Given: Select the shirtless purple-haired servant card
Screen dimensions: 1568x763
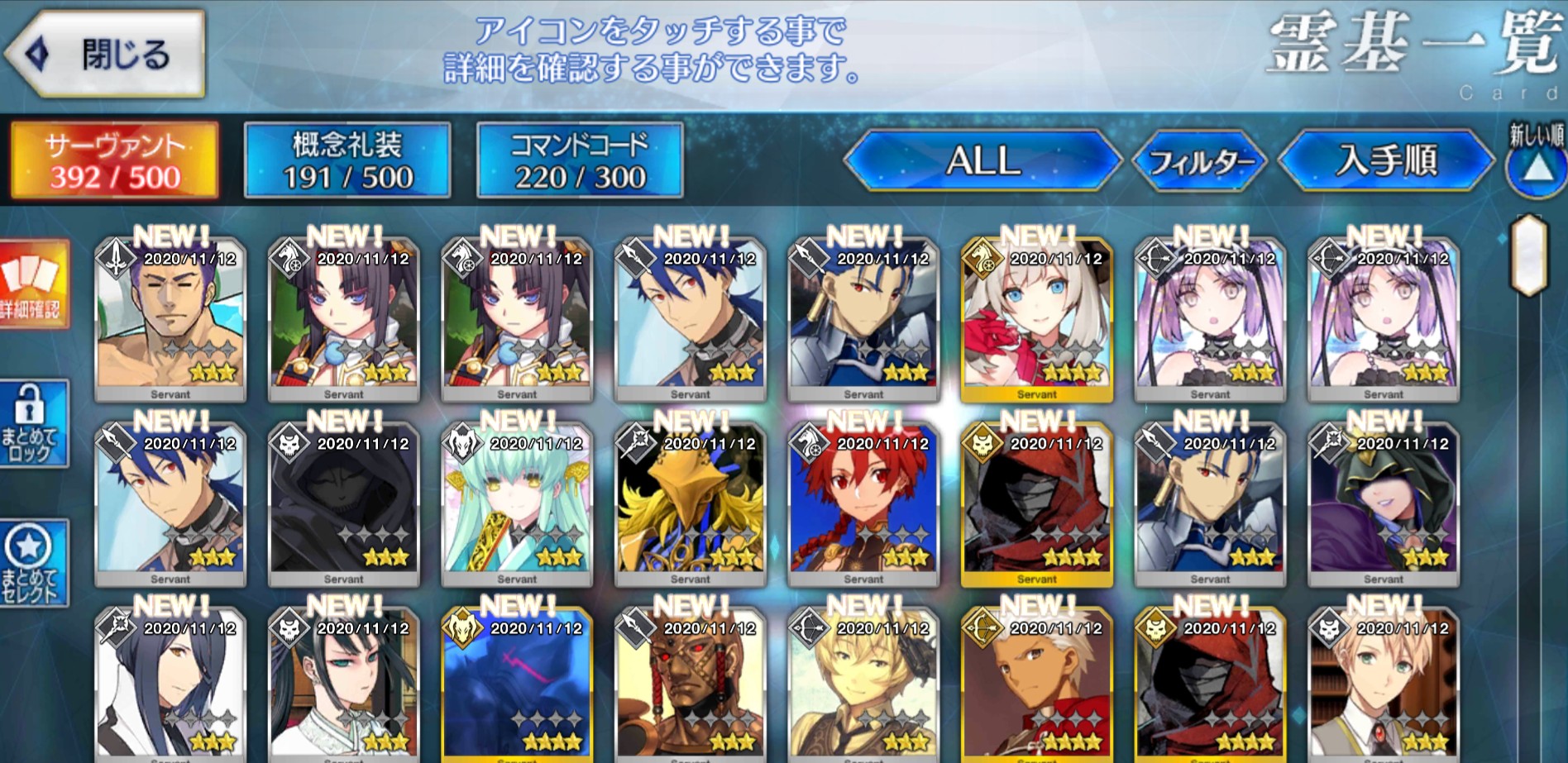Looking at the screenshot, I should coord(170,321).
